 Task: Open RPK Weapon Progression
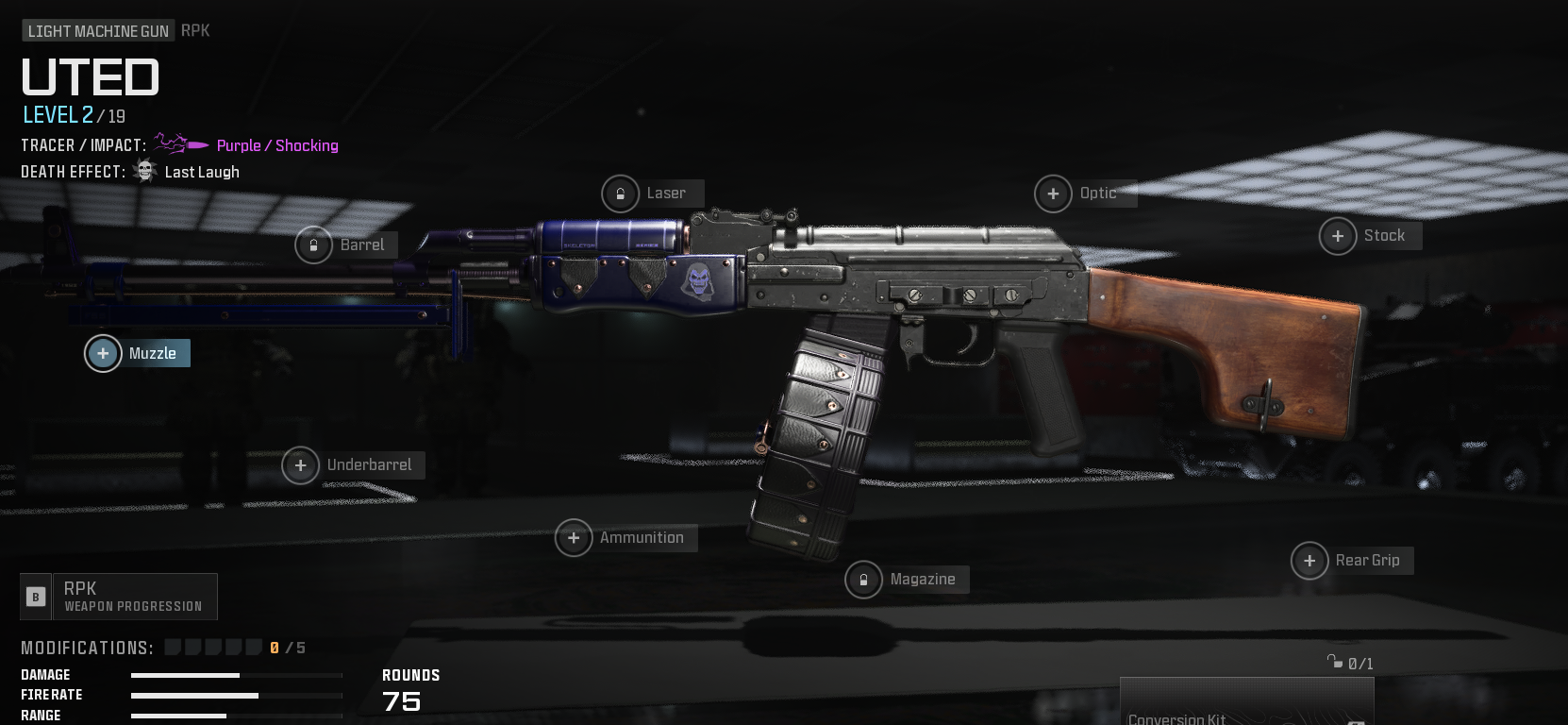coord(119,597)
